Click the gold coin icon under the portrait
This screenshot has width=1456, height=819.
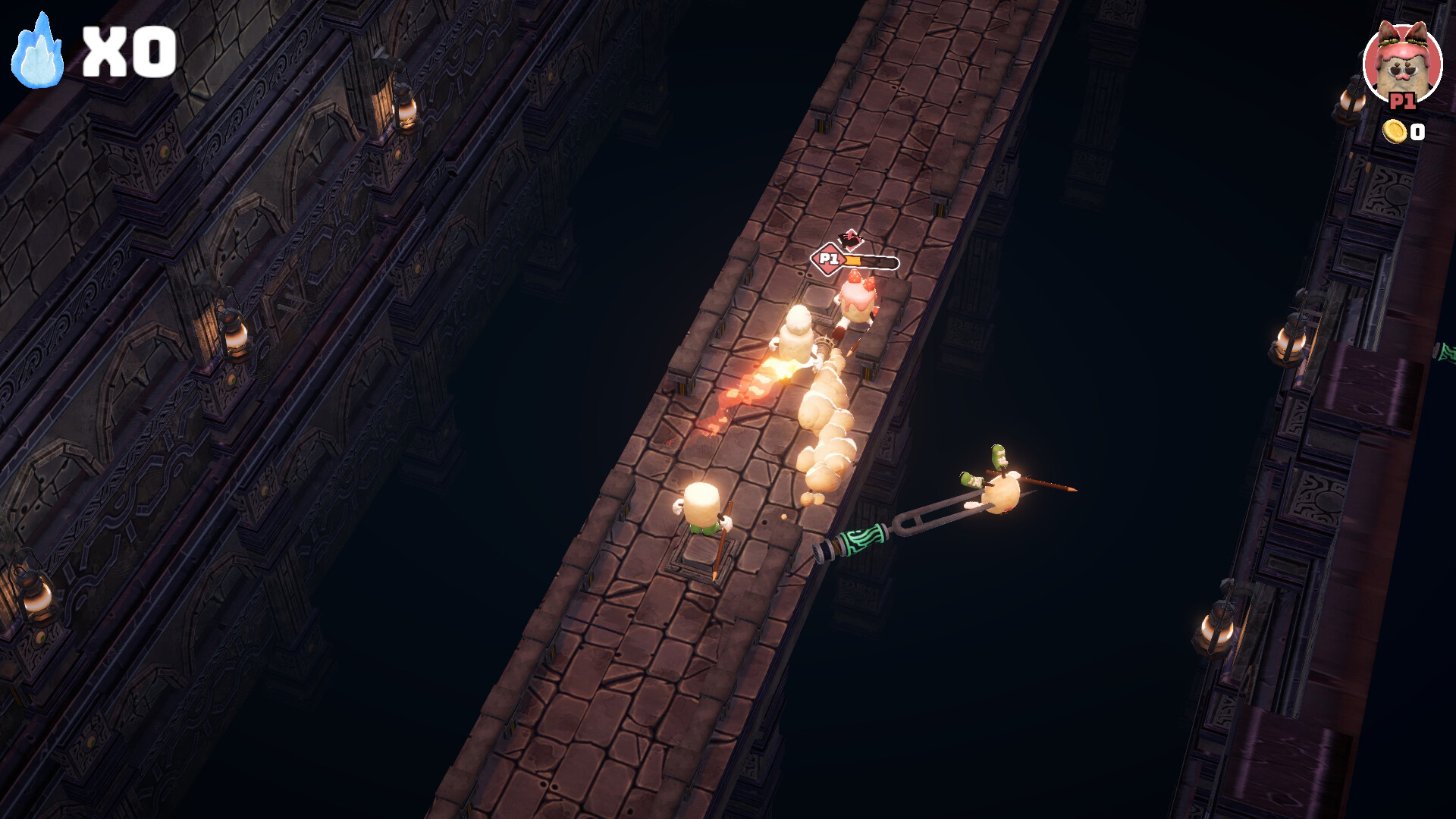point(1393,132)
